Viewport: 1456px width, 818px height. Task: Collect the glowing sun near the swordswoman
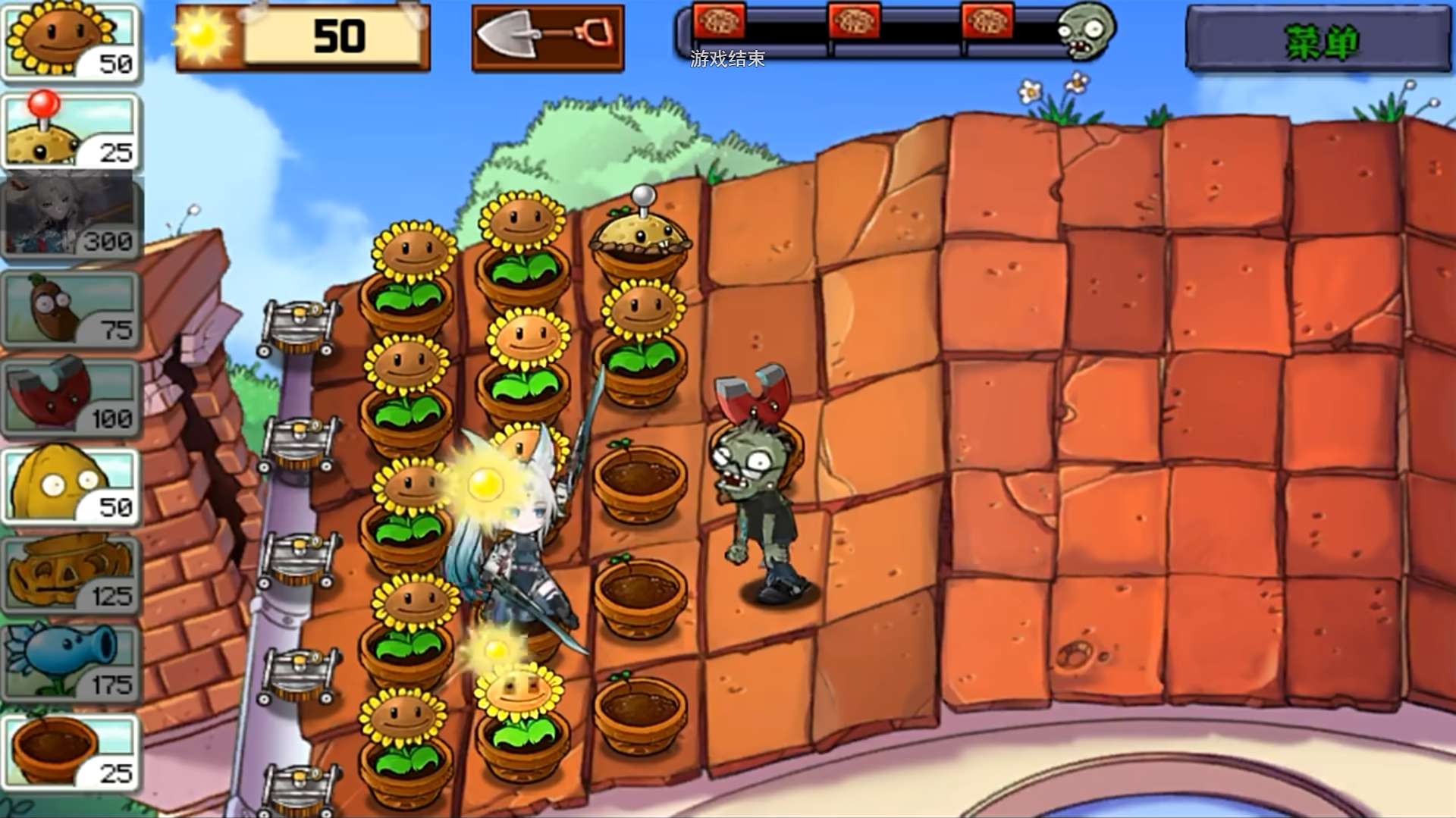tap(485, 484)
